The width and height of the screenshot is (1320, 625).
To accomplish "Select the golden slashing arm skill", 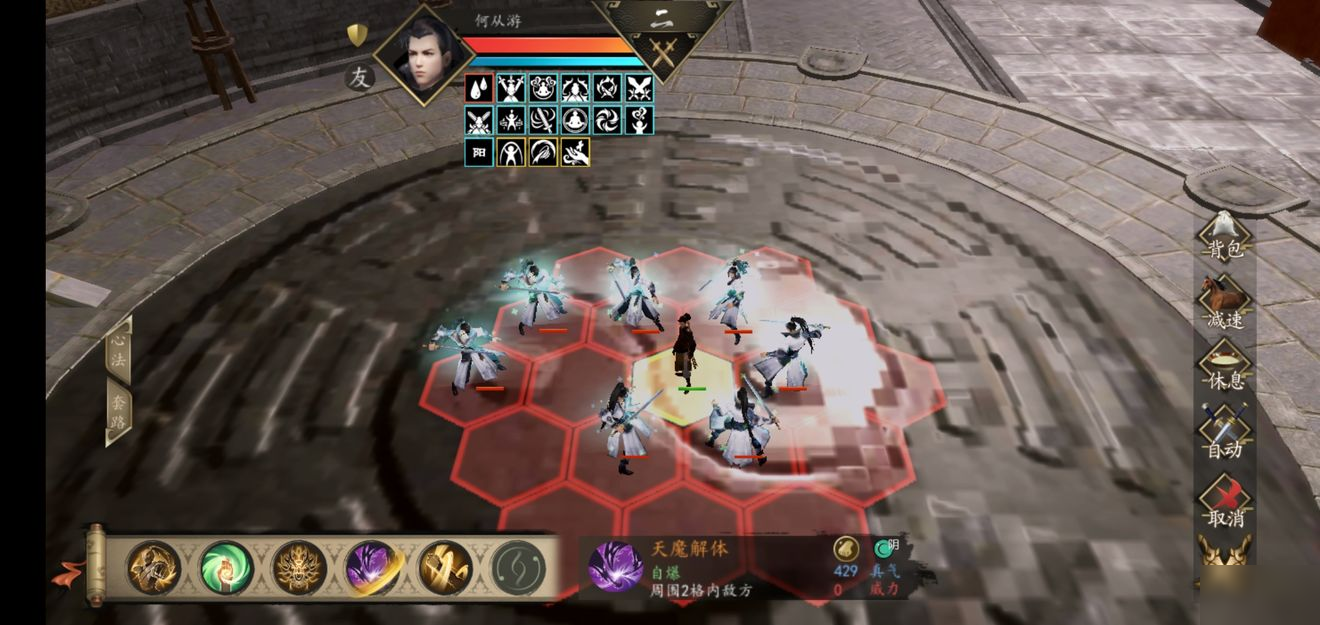I will coord(444,568).
